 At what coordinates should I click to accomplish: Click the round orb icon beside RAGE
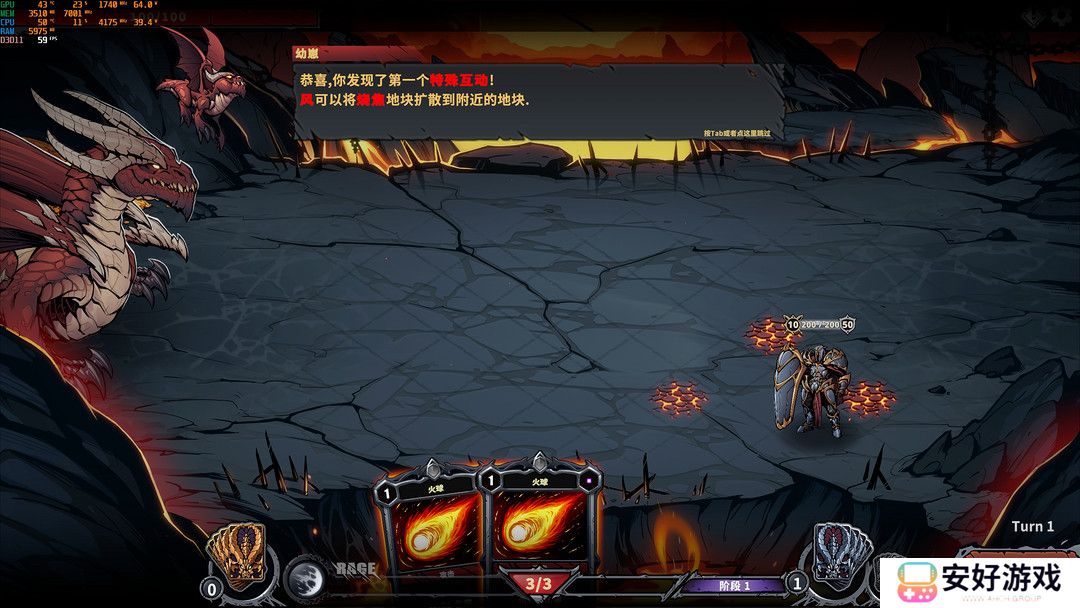303,577
